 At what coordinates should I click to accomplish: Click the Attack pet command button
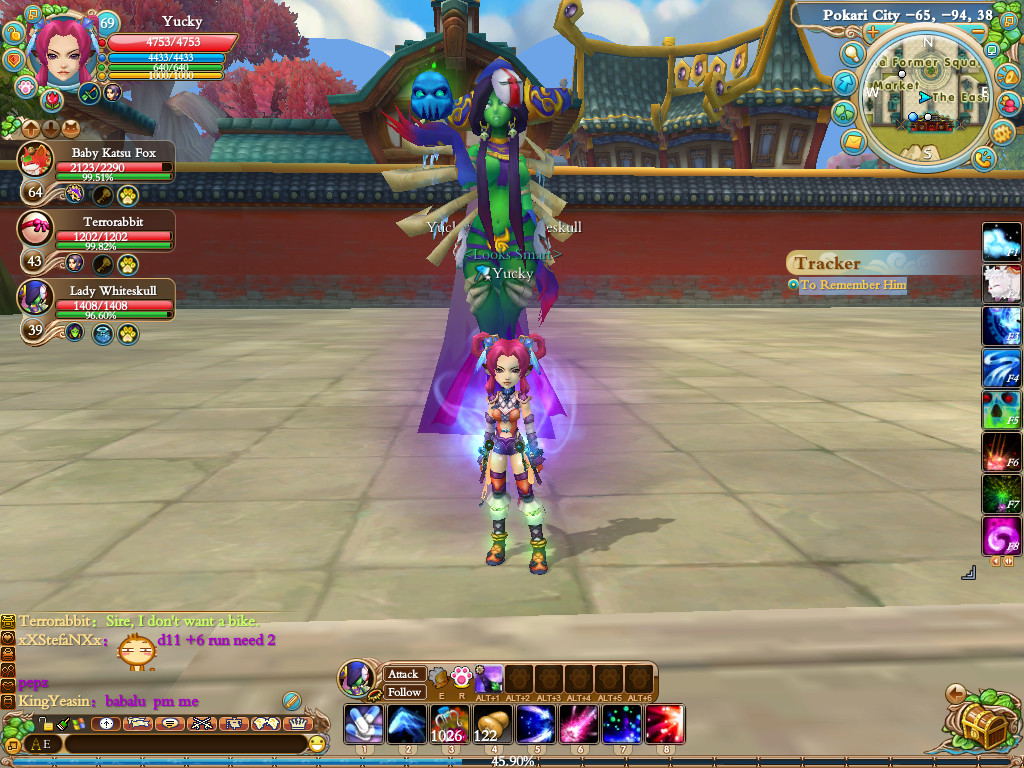click(x=404, y=674)
